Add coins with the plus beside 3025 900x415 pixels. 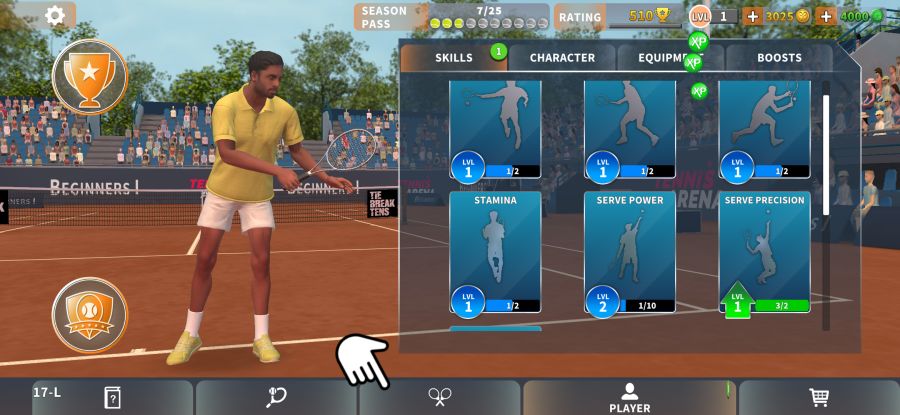click(x=752, y=16)
